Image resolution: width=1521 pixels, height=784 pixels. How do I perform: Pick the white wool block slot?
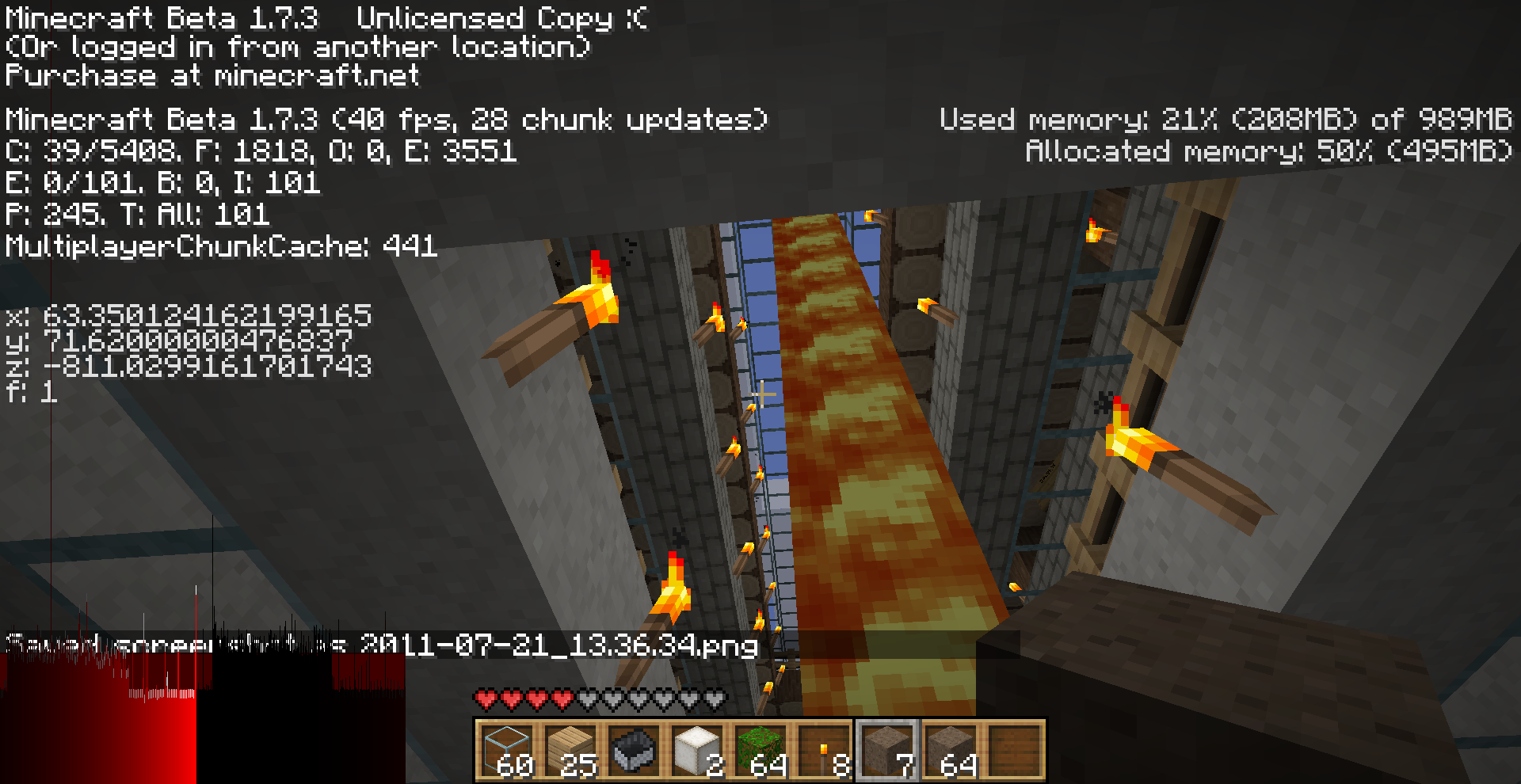tap(697, 750)
